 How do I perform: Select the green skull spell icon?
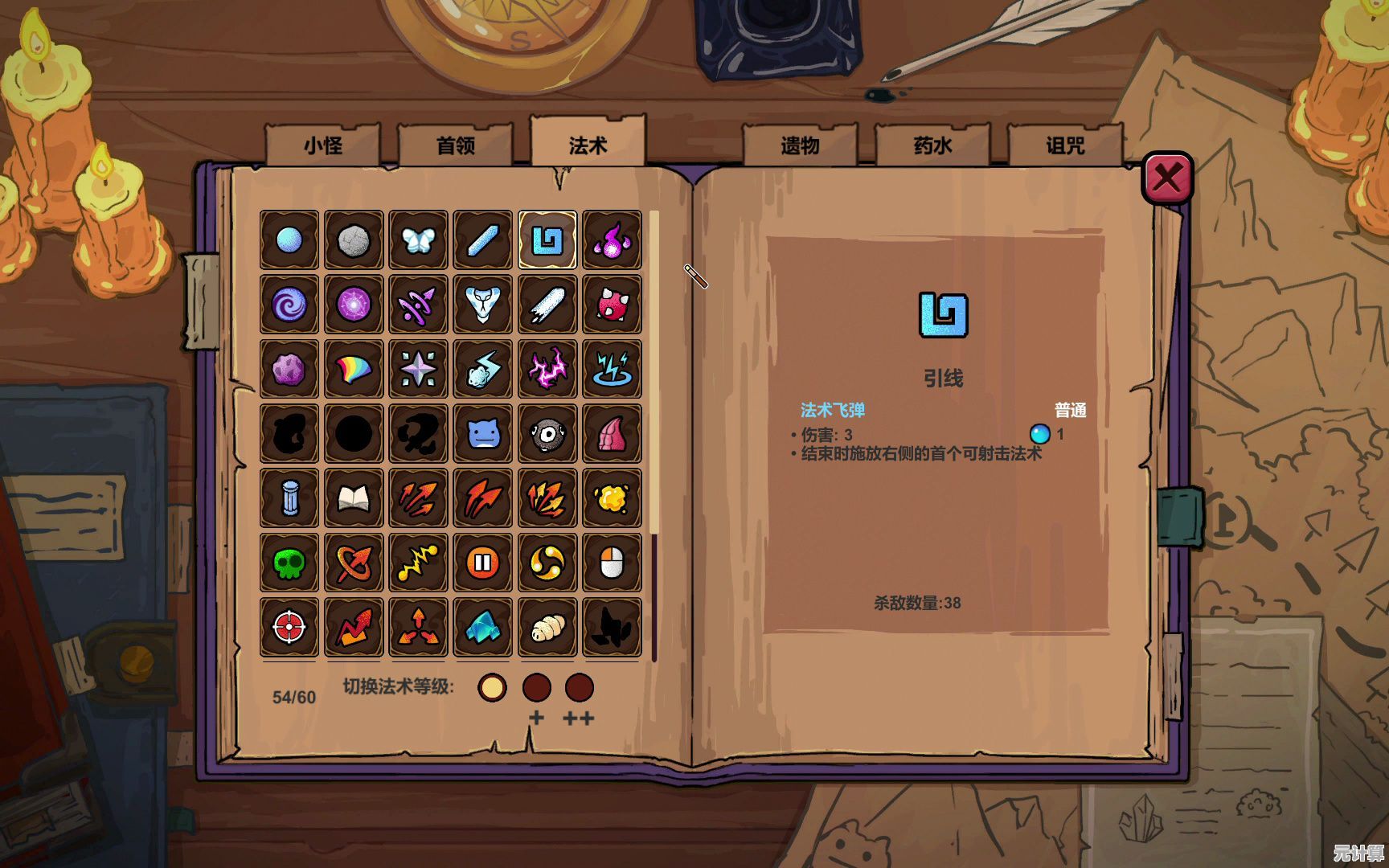click(x=289, y=563)
